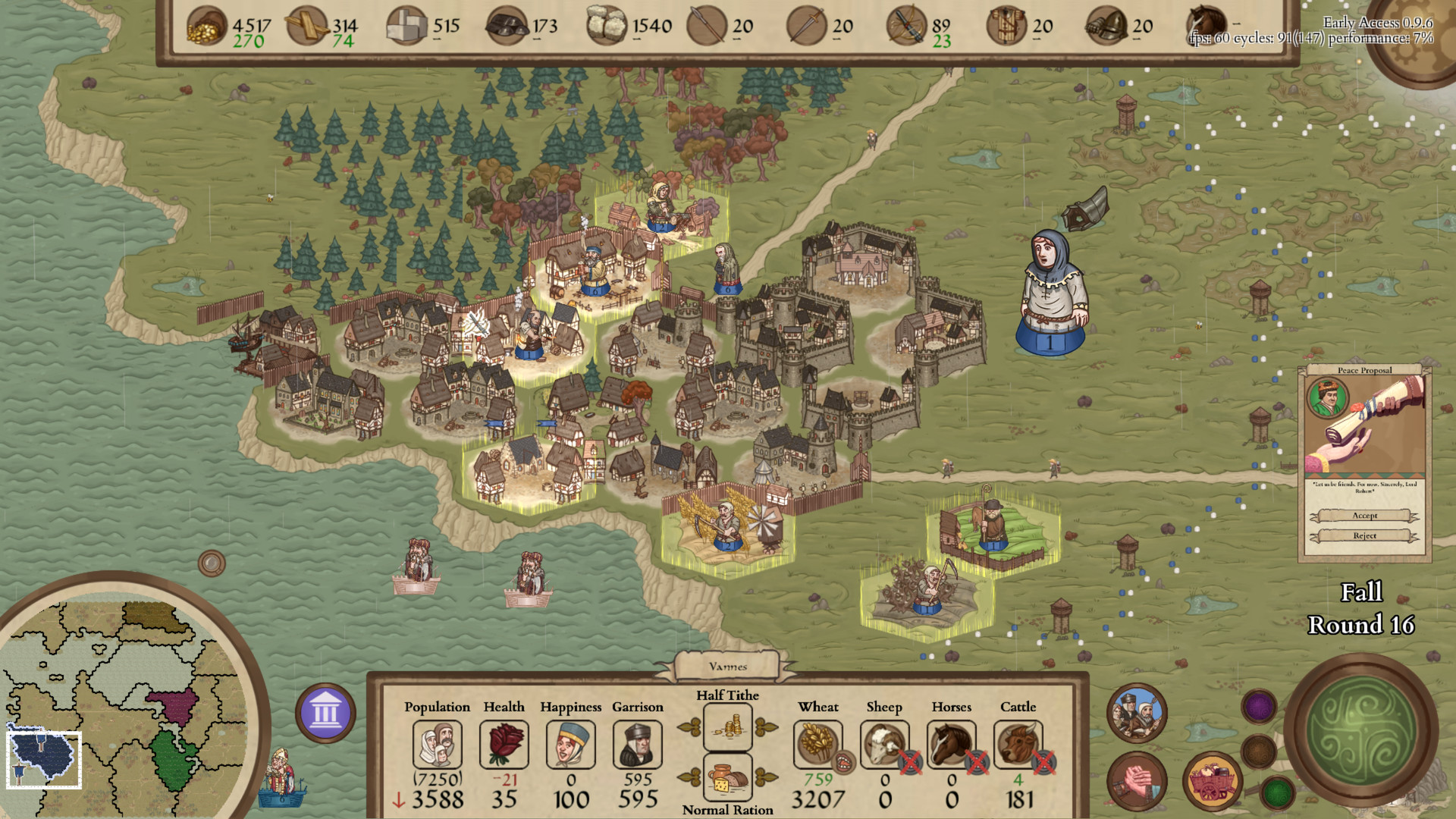
Task: Open the trade cart menu
Action: (1212, 783)
